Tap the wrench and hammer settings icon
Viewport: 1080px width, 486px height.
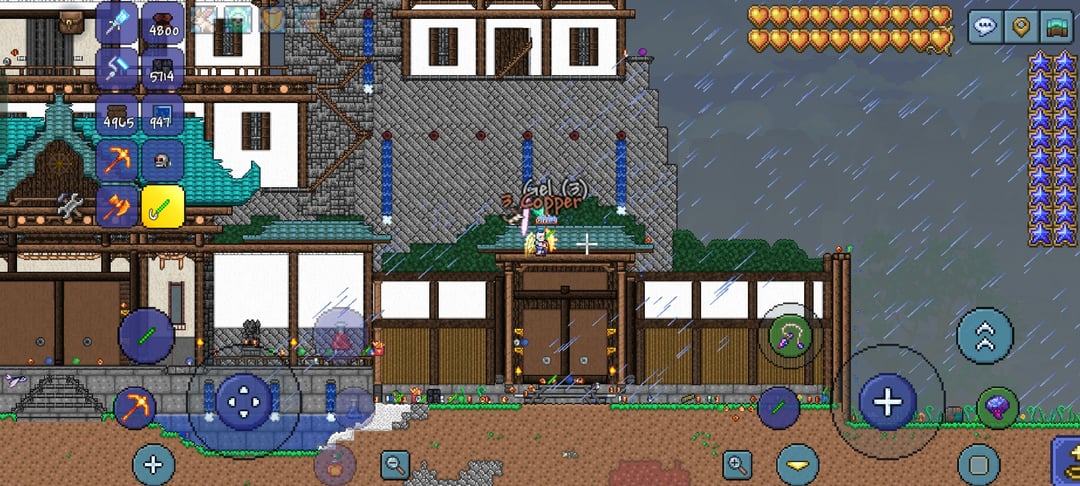[70, 206]
